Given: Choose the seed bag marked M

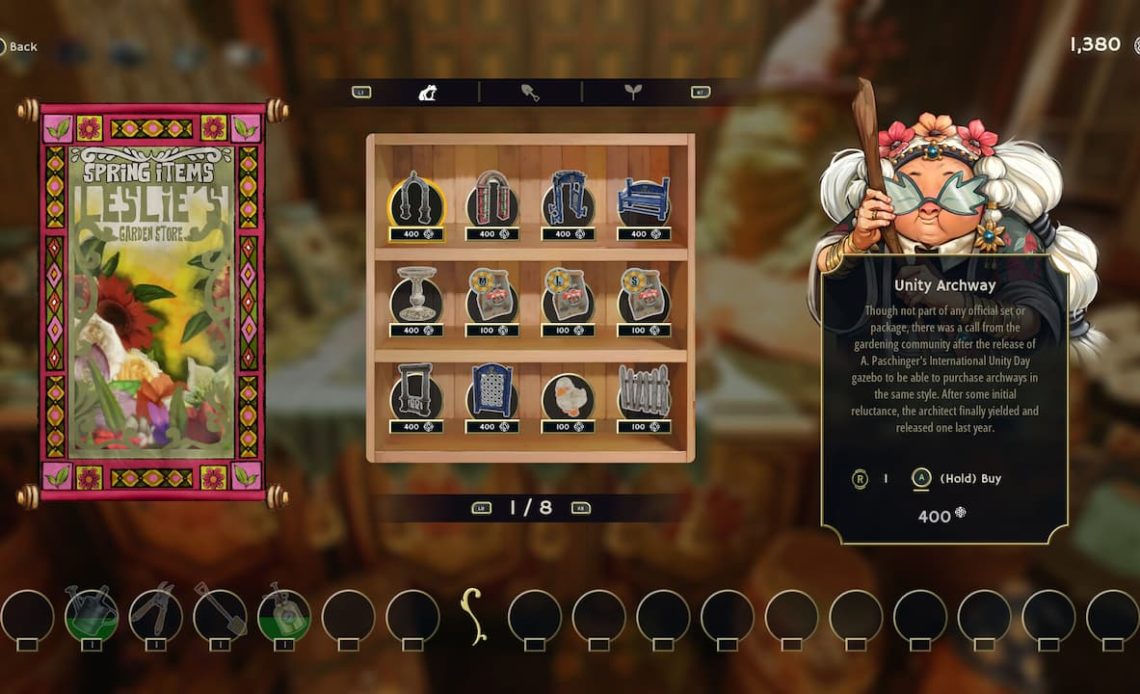Looking at the screenshot, I should pos(492,296).
